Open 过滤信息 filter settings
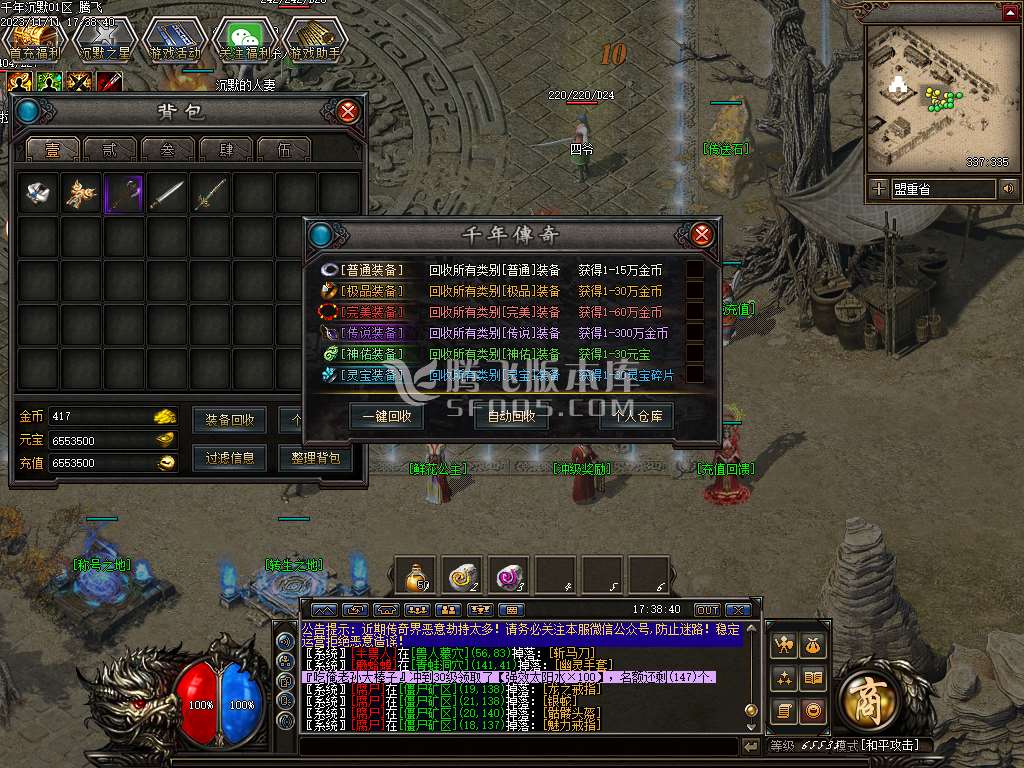 coord(230,458)
